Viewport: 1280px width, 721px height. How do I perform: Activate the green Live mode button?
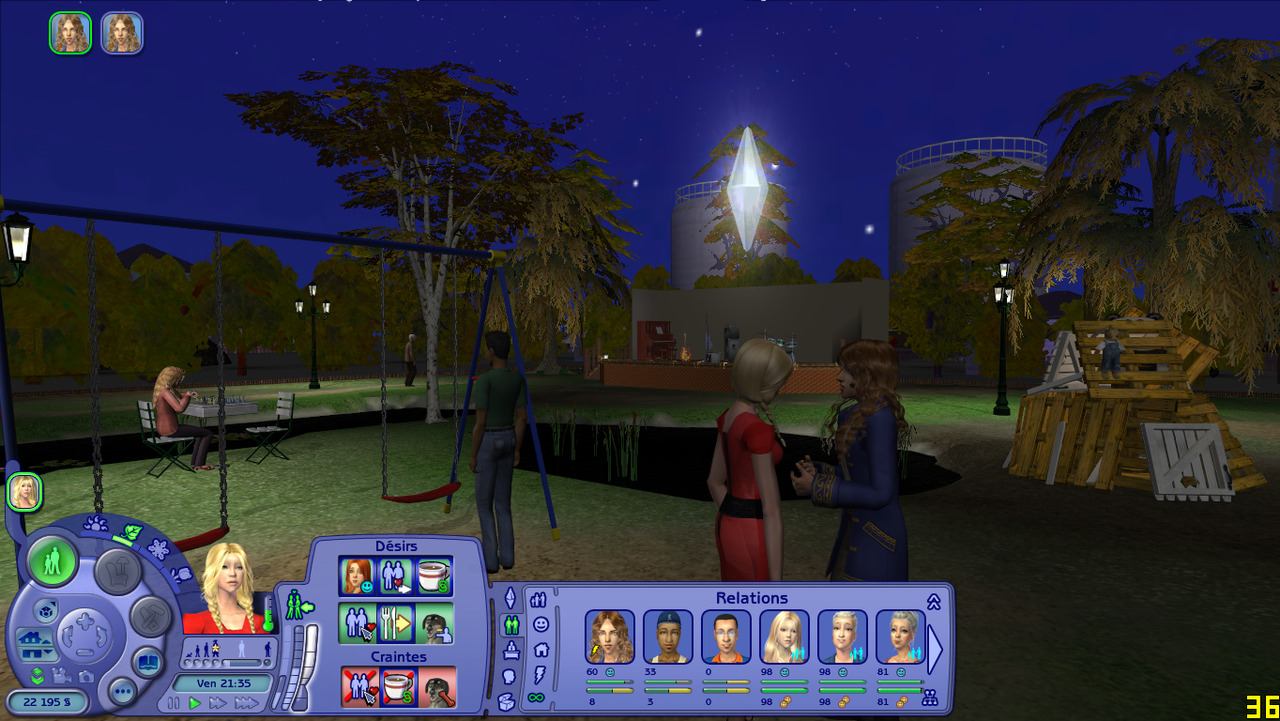point(53,562)
